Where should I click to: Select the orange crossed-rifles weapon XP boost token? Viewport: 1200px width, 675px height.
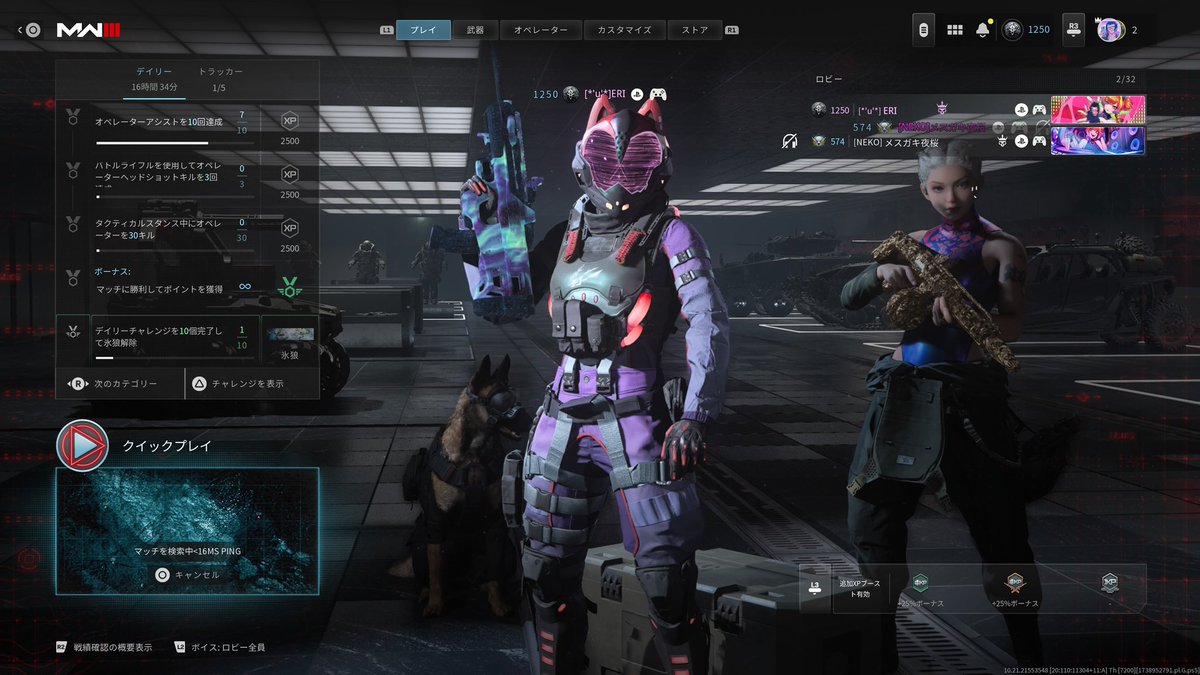(1014, 584)
